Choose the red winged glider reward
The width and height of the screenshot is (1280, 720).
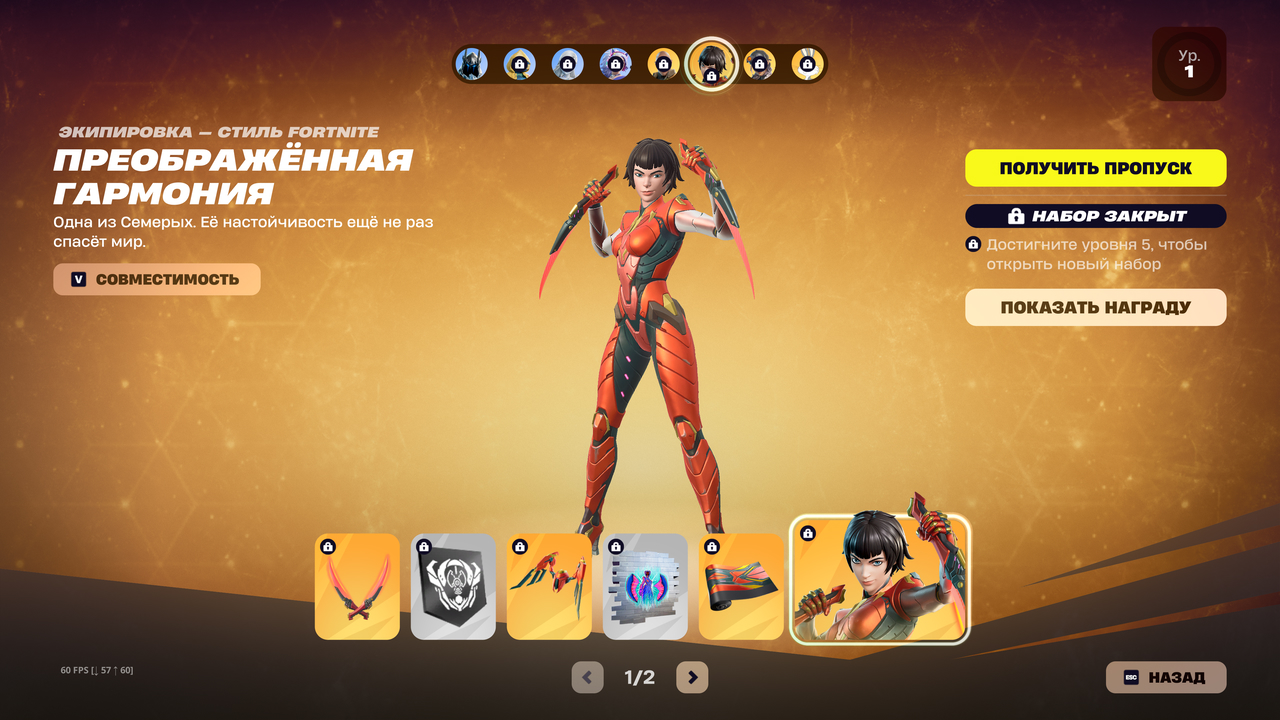549,587
